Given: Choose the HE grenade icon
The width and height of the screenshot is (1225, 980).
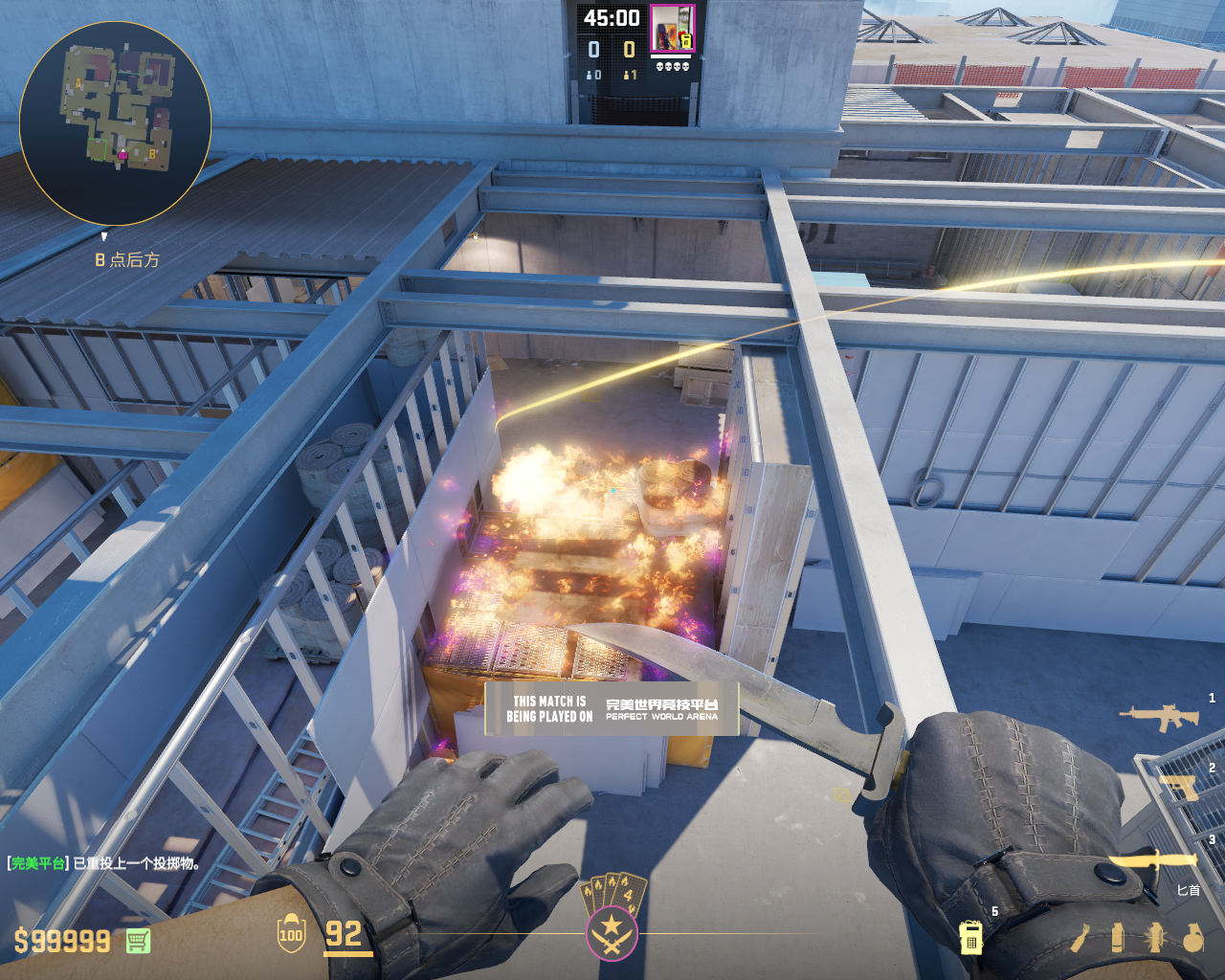Looking at the screenshot, I should (1192, 938).
